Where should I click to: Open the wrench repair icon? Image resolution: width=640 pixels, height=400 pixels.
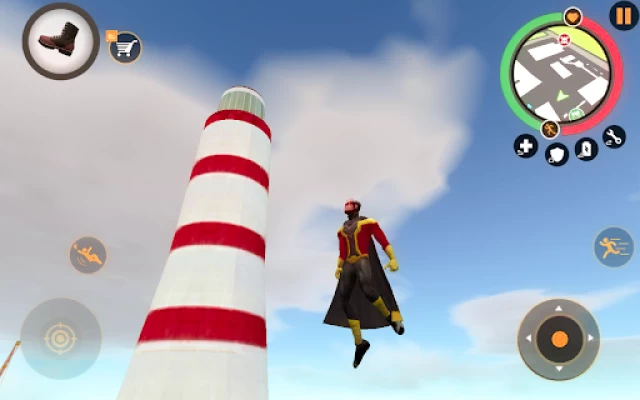coord(613,137)
